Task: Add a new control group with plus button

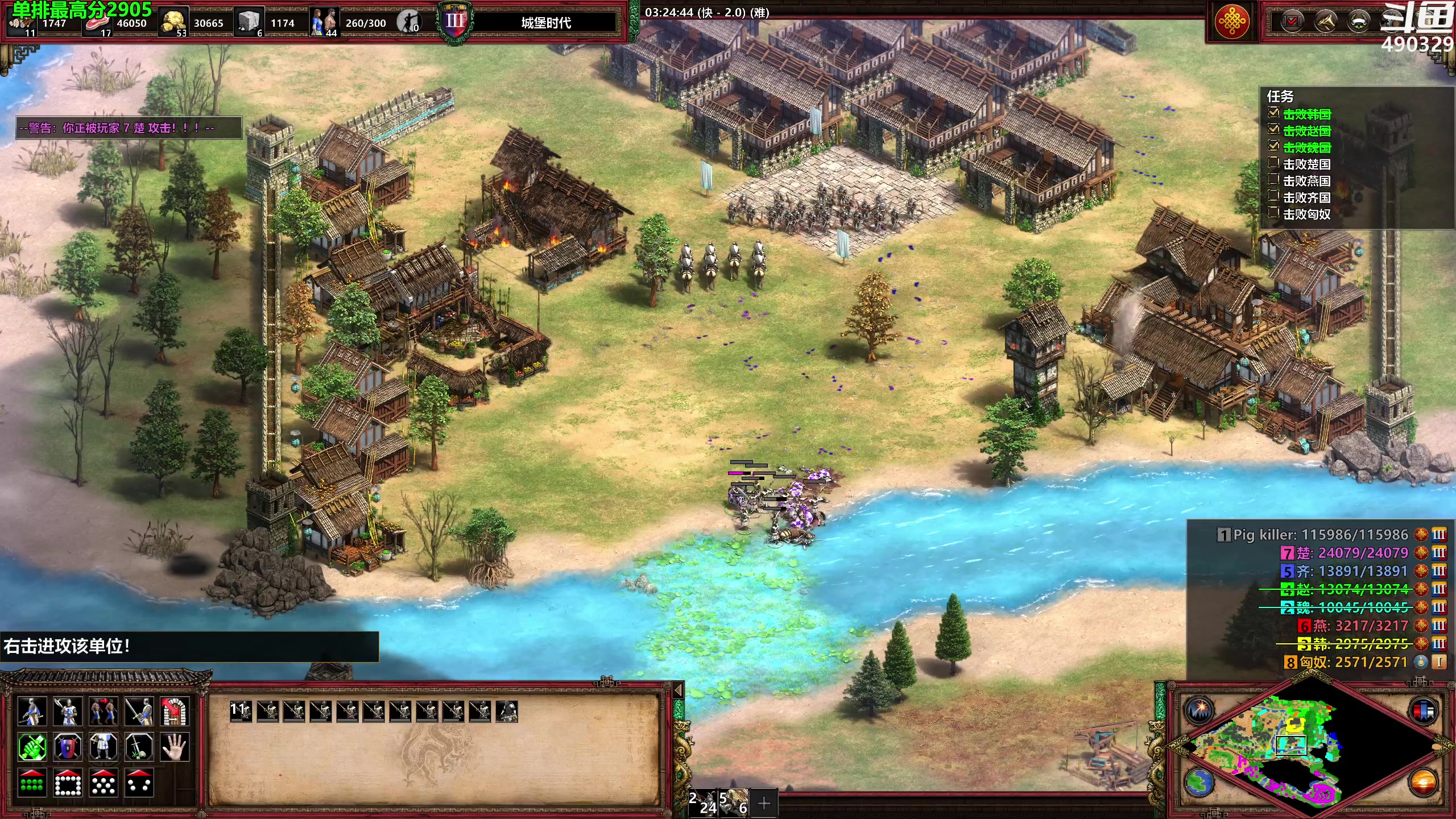Action: point(764,803)
